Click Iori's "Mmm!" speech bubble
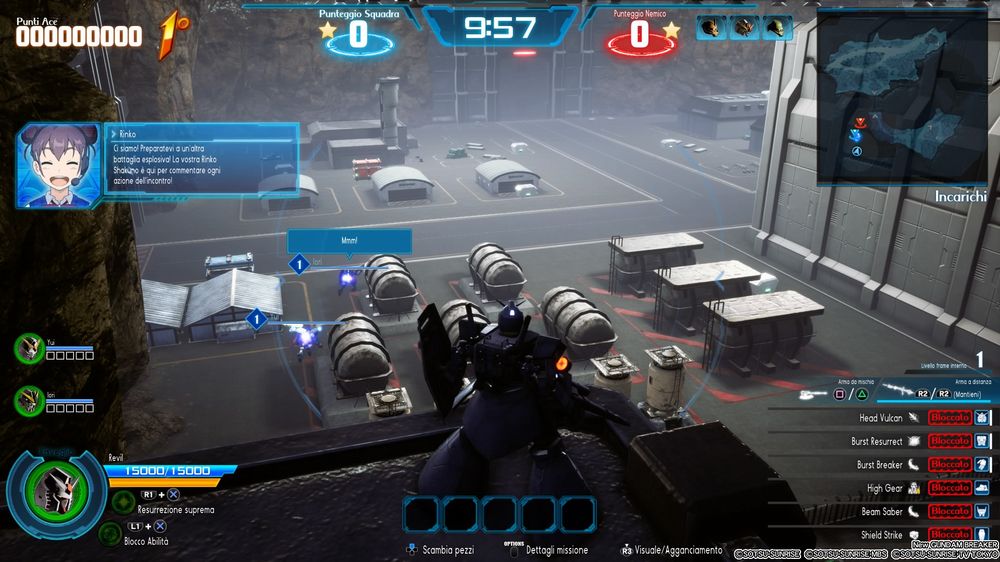This screenshot has height=562, width=1000. click(349, 241)
